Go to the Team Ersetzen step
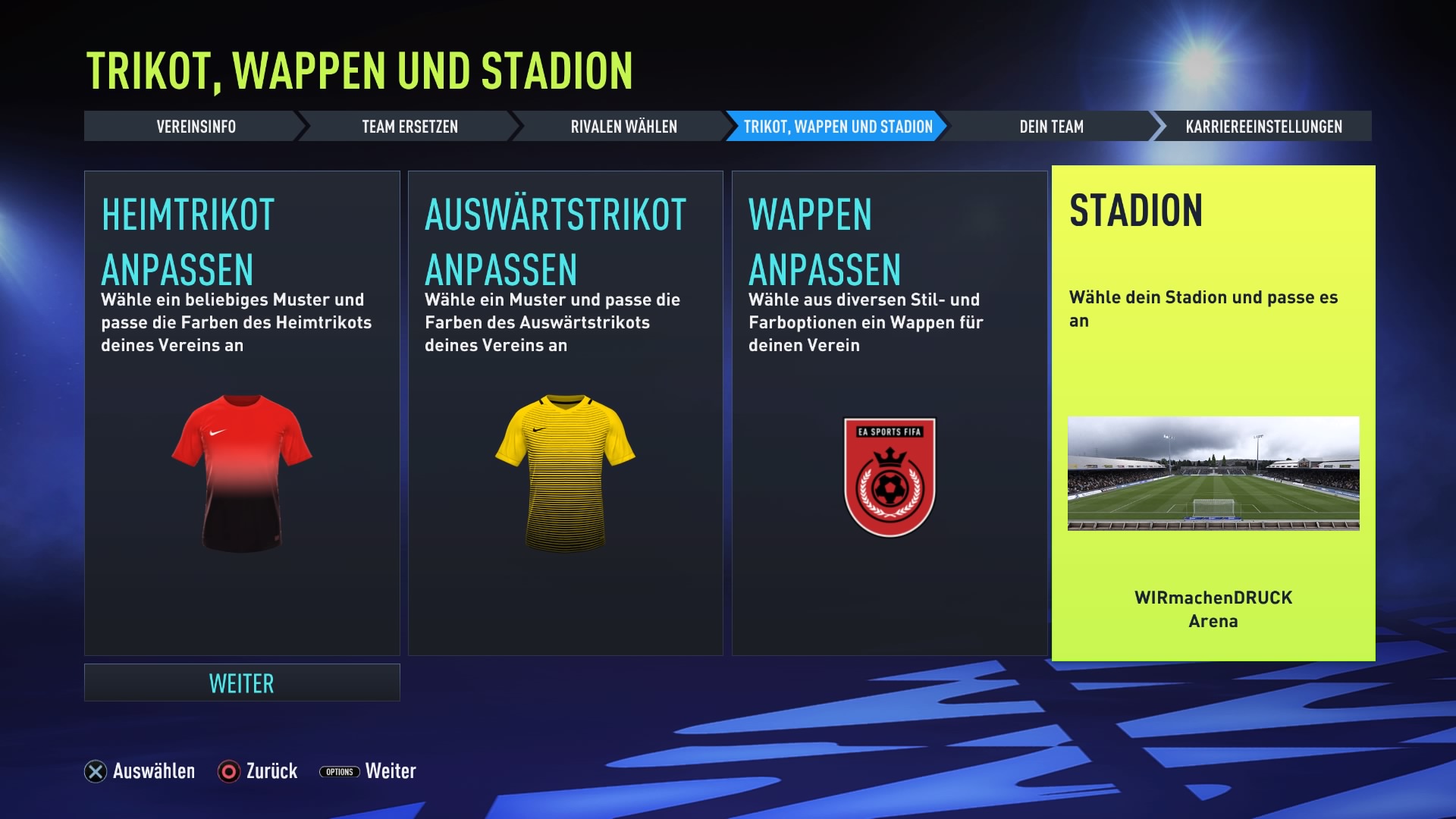The width and height of the screenshot is (1456, 819). click(409, 127)
